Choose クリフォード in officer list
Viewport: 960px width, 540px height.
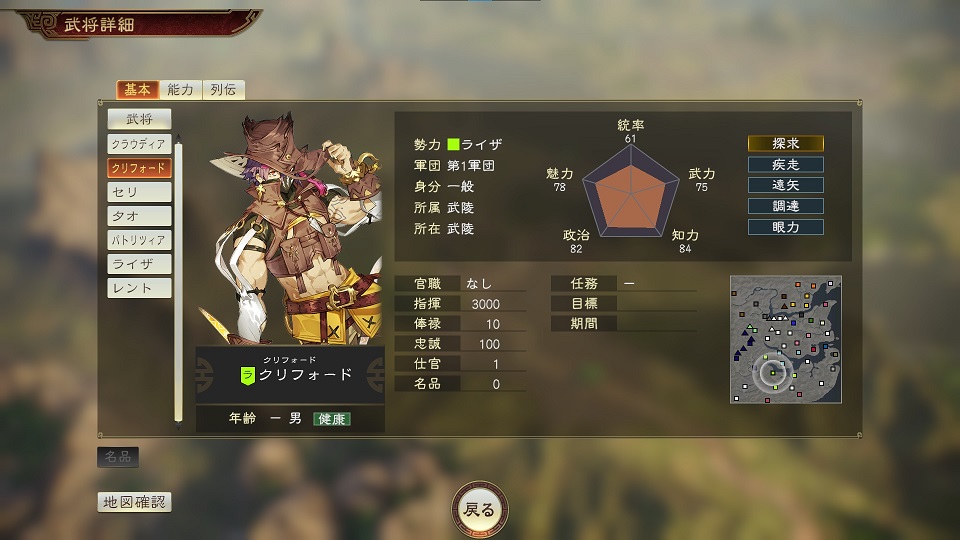point(140,168)
